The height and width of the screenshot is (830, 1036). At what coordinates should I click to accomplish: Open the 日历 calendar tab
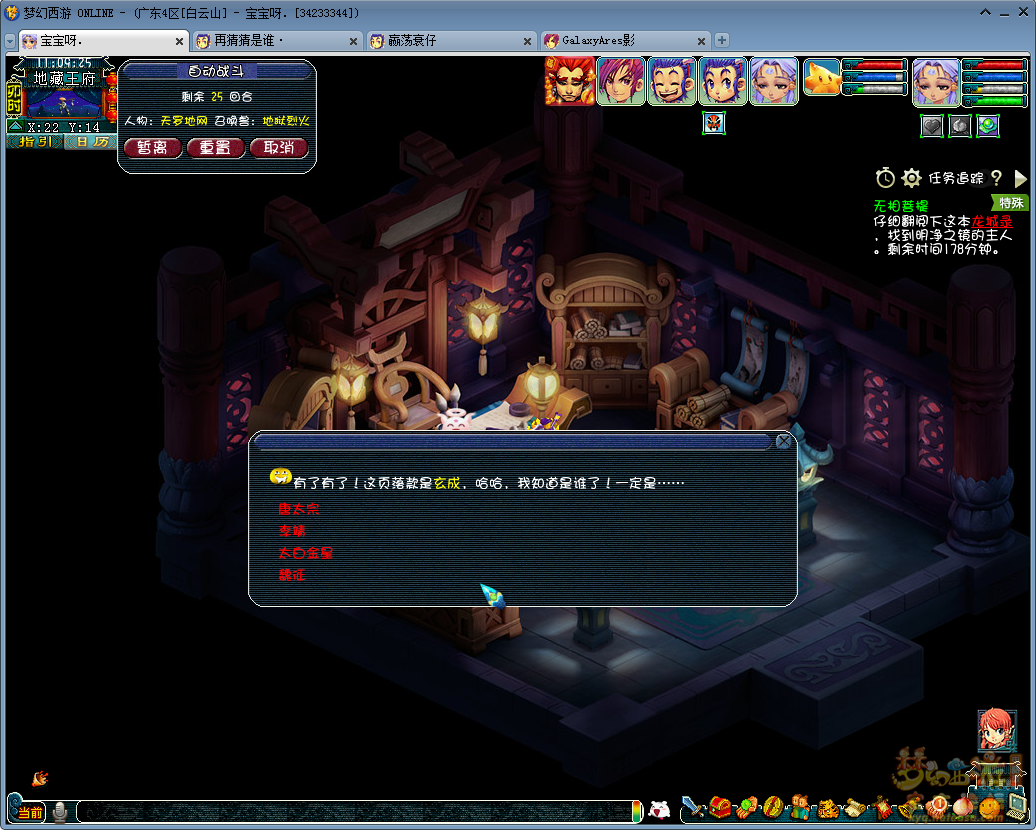coord(91,142)
